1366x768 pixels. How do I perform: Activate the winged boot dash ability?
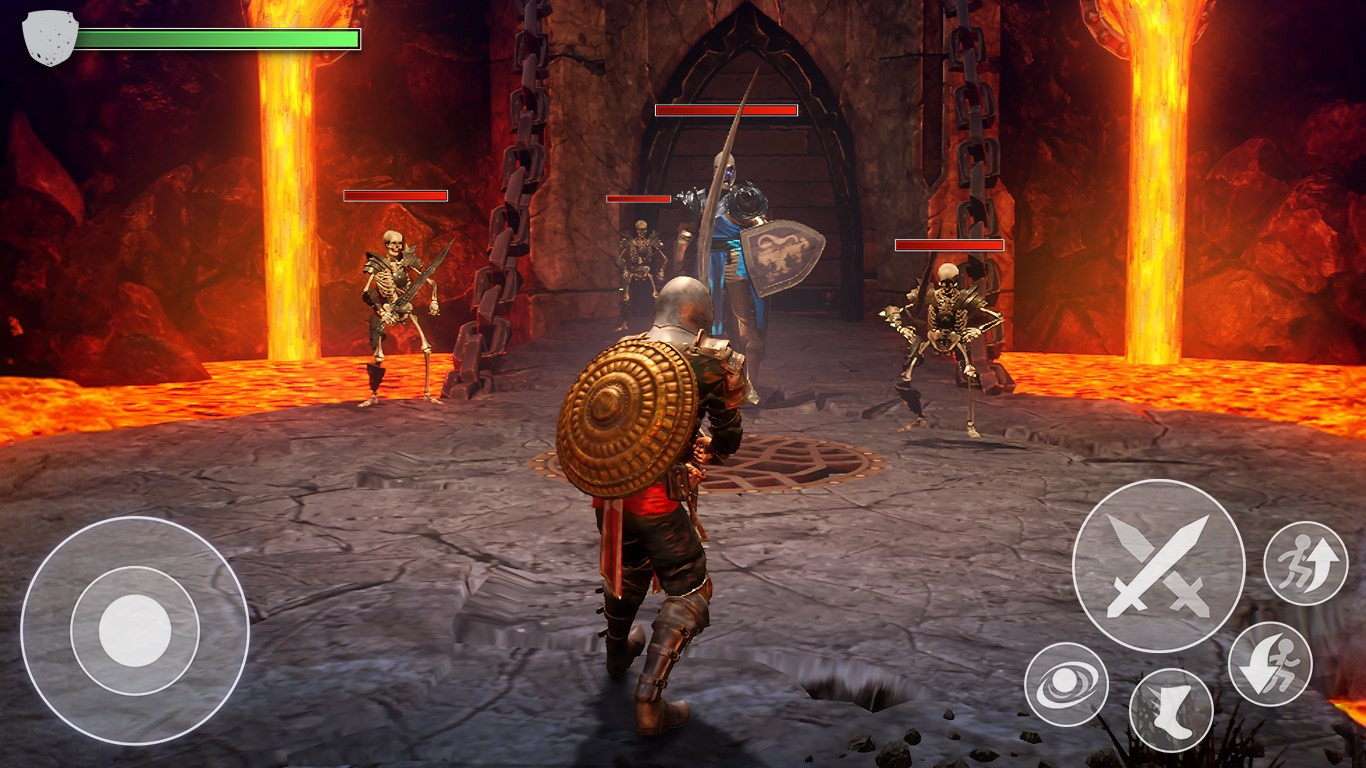[x=1171, y=710]
